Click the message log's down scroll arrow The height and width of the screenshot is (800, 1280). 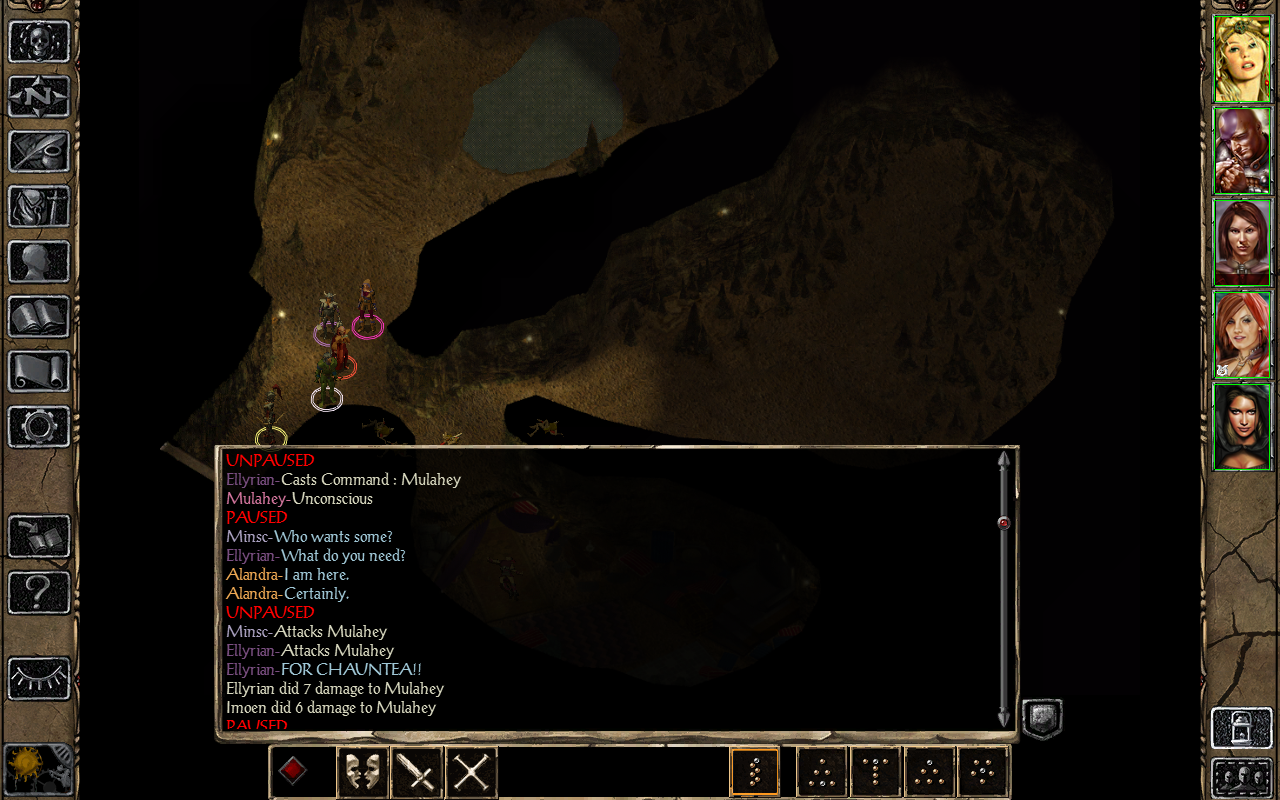coord(1003,717)
